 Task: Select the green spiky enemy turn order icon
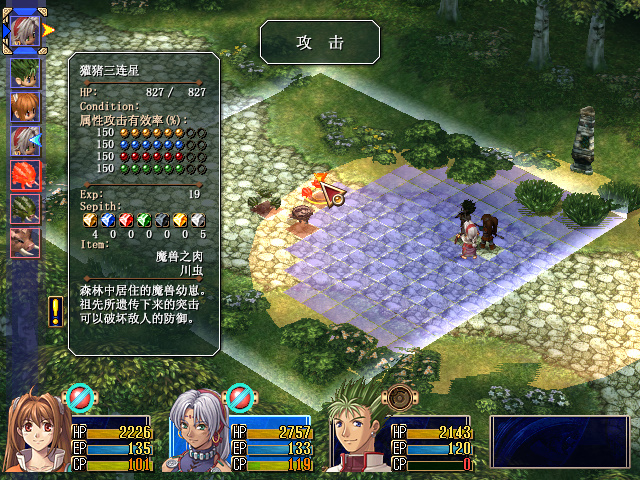pos(25,209)
